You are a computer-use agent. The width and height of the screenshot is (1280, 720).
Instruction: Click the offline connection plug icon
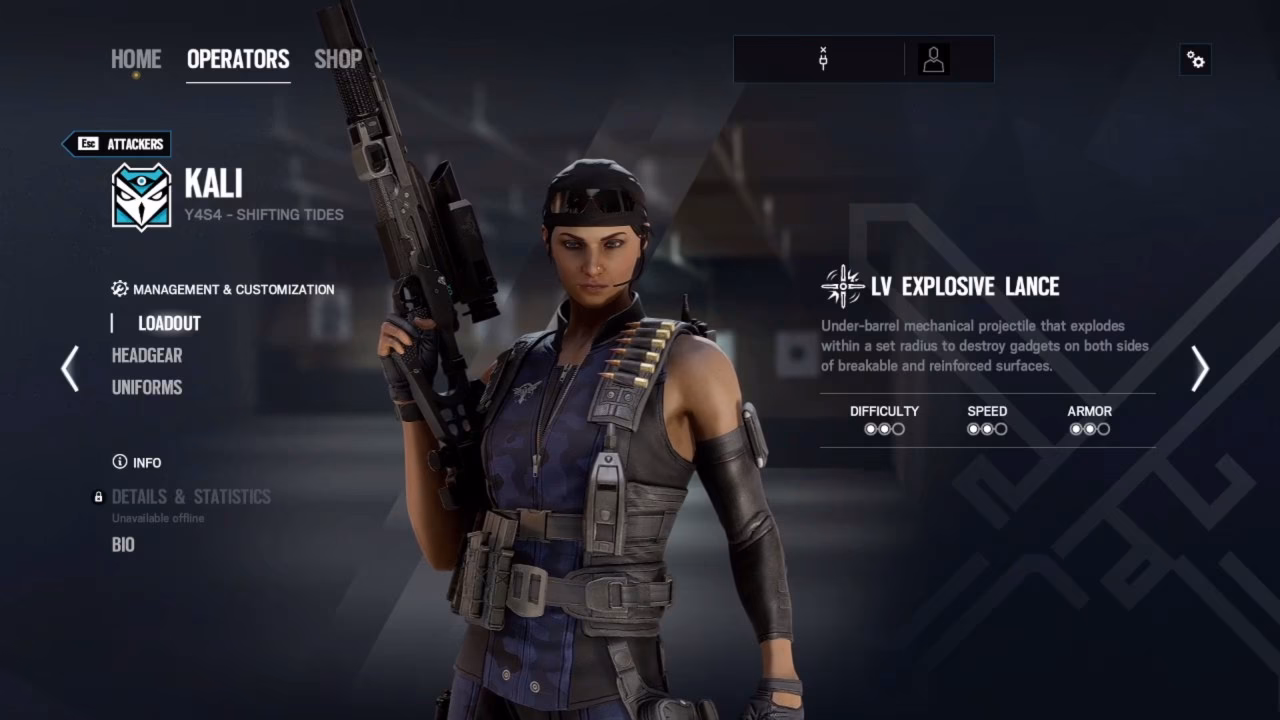822,59
